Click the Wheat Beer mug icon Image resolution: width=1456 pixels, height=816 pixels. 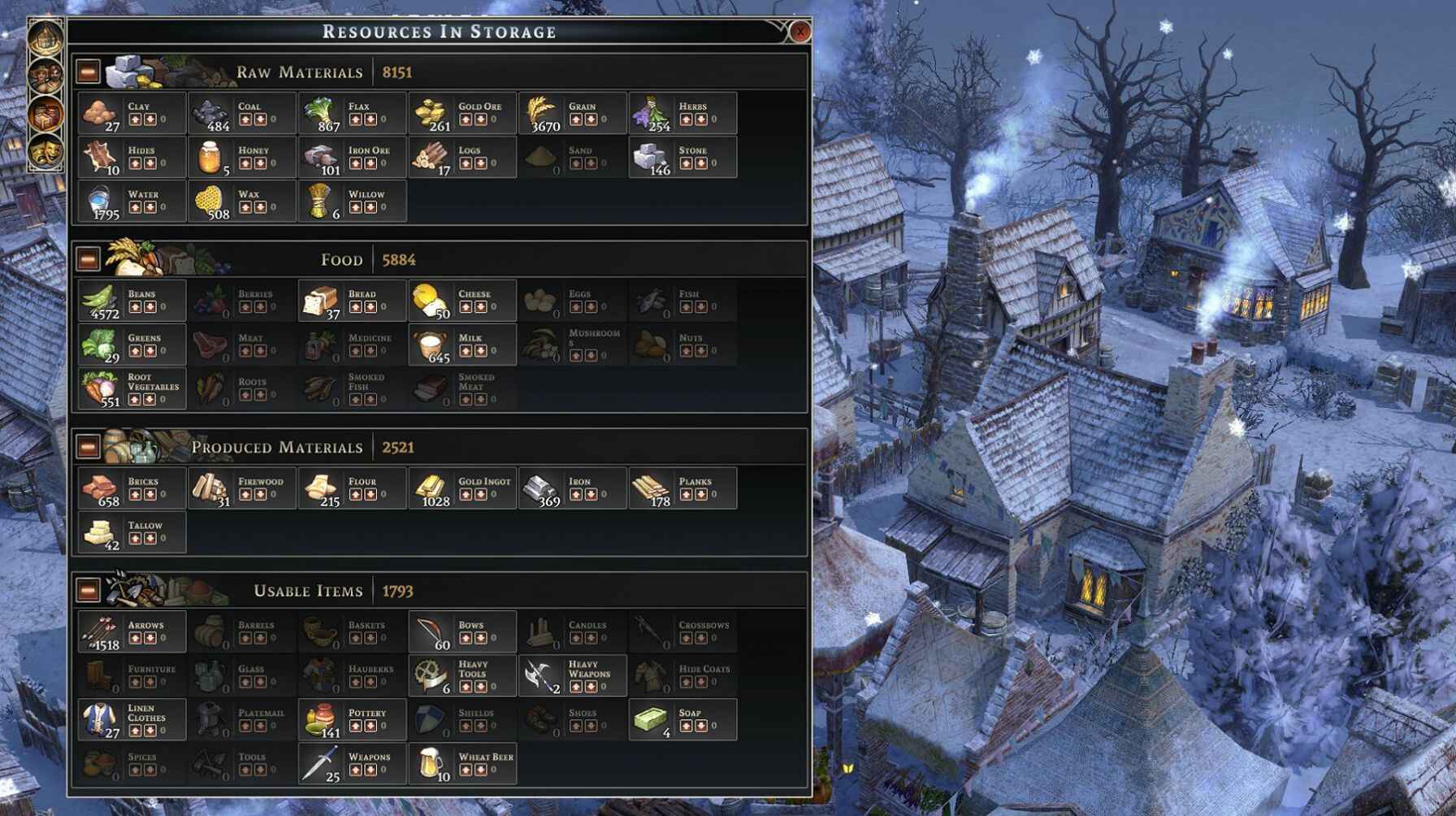[429, 762]
